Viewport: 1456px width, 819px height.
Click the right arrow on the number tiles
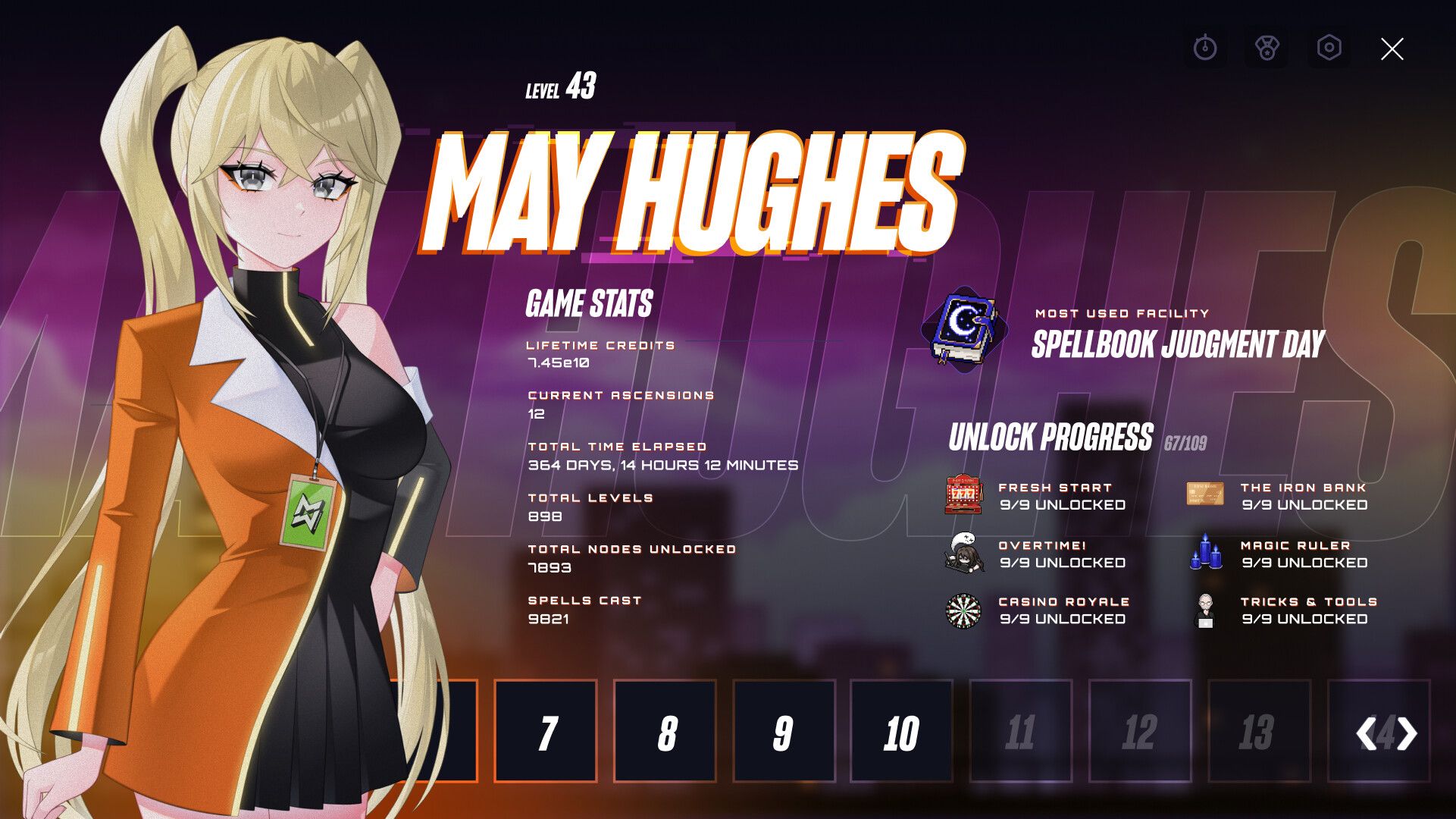(1407, 733)
